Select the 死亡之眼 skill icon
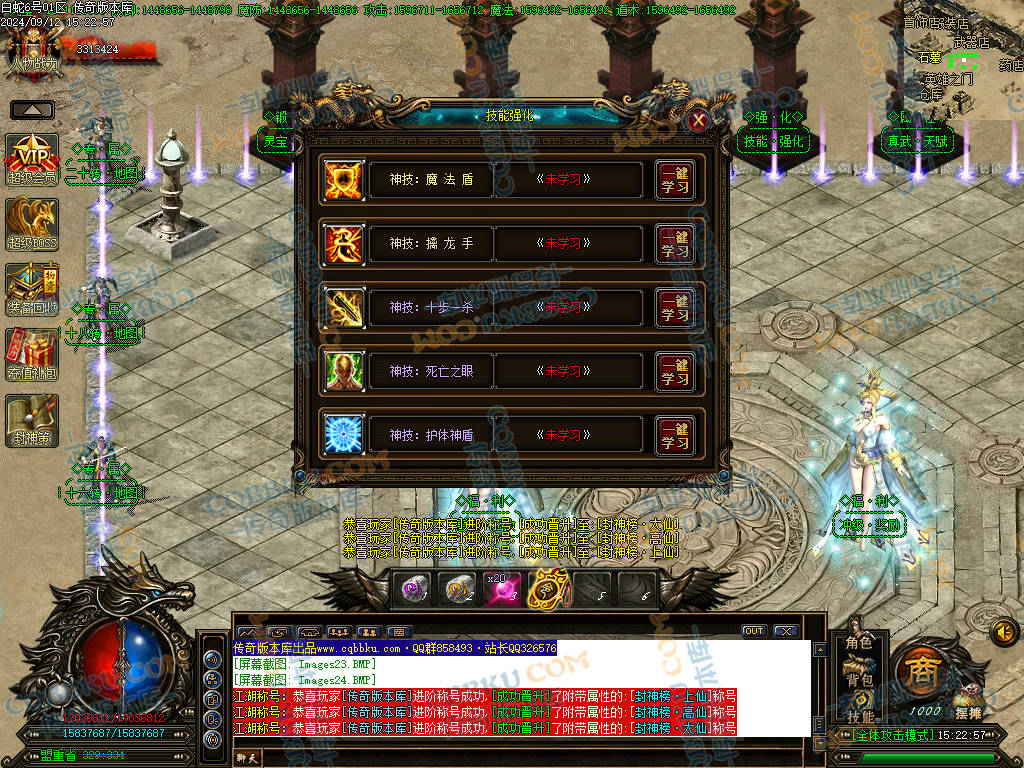The width and height of the screenshot is (1024, 768). click(x=344, y=372)
